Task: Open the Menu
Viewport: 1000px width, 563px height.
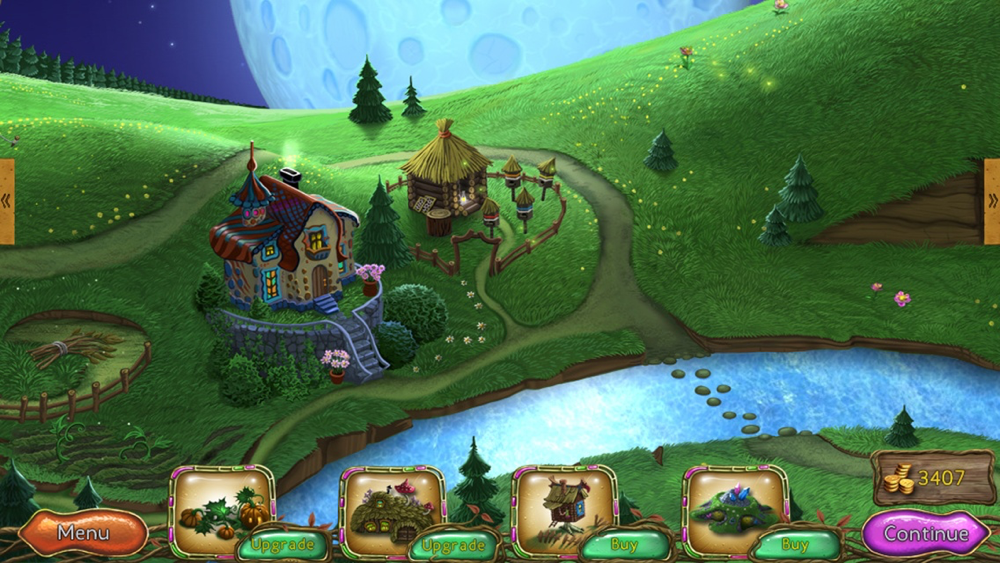Action: coord(83,533)
